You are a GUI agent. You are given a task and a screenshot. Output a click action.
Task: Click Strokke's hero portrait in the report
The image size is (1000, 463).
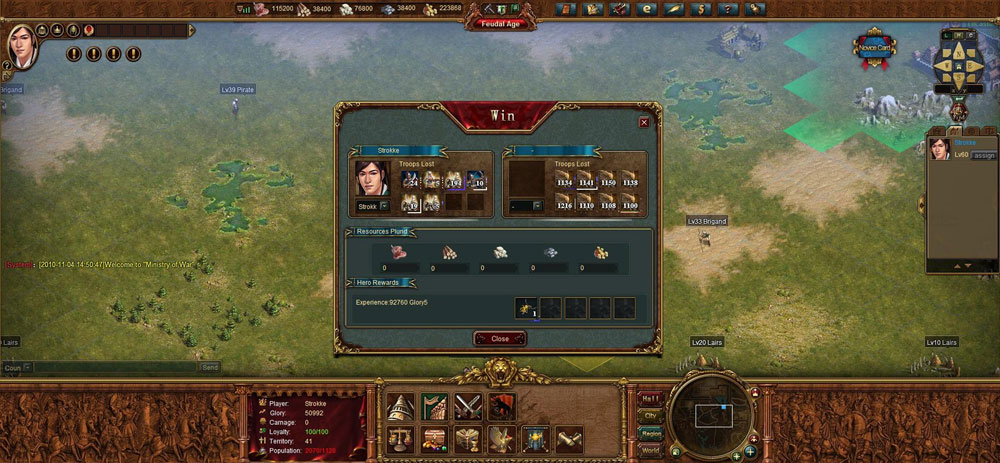372,178
